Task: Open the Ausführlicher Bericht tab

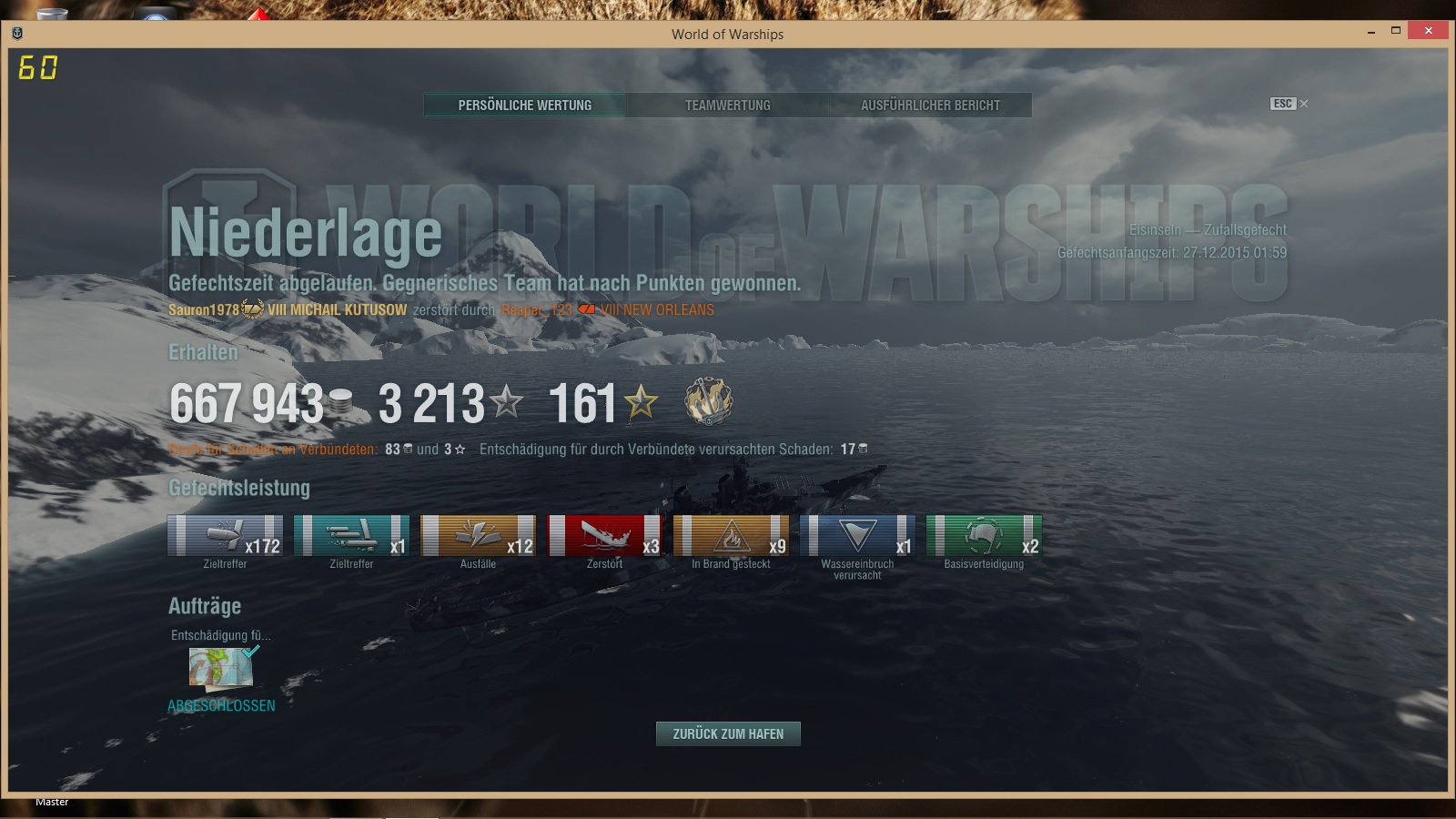Action: (930, 106)
